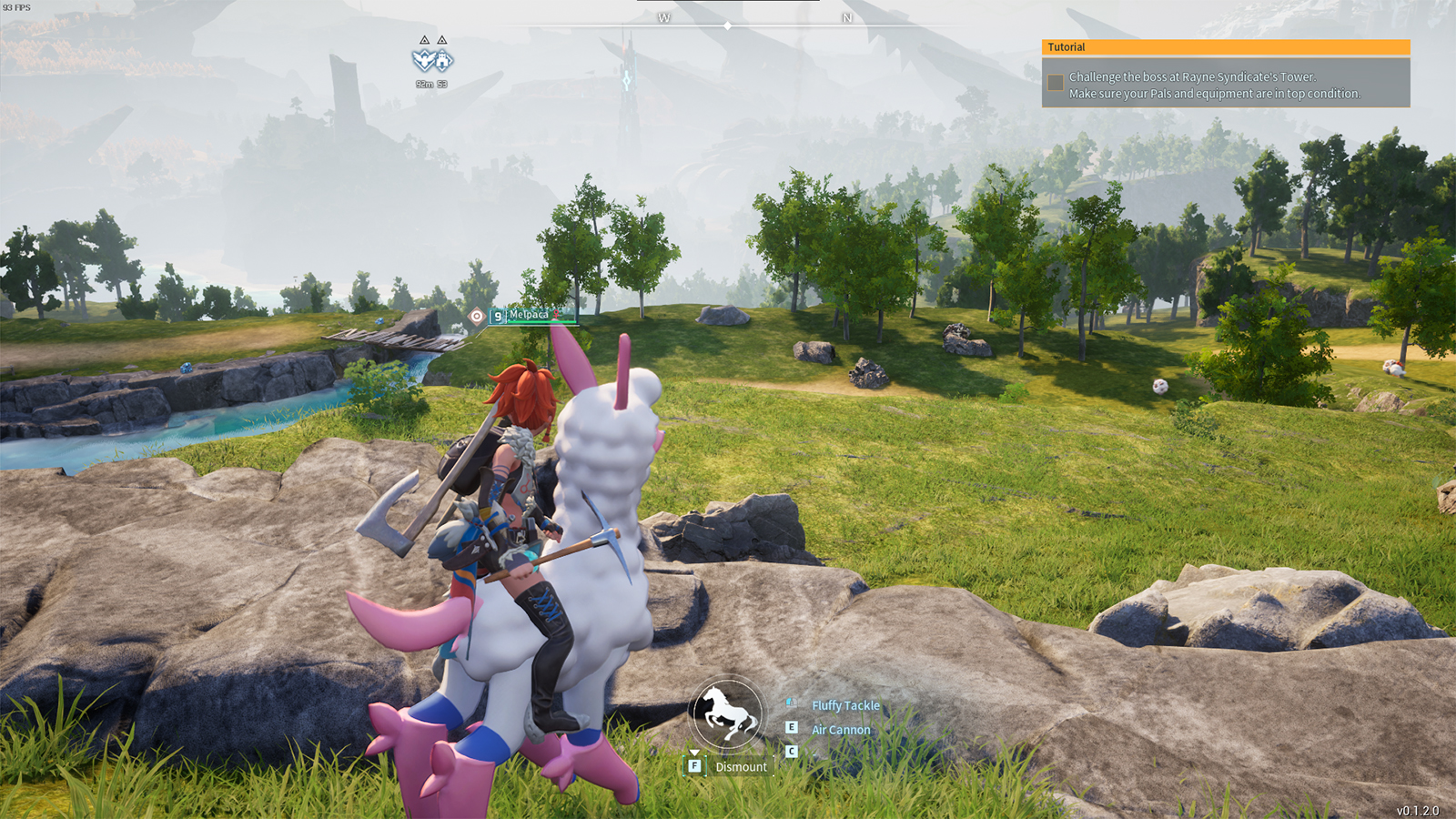
Task: Click the F key icon next to Dismount
Action: click(x=694, y=766)
